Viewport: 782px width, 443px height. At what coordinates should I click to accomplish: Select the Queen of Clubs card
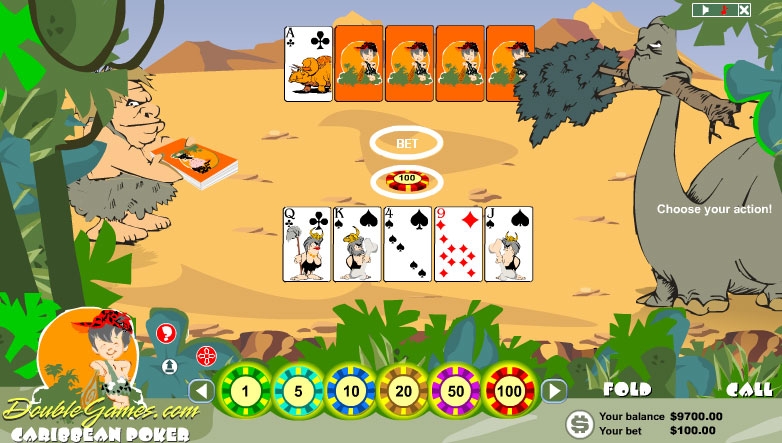(x=308, y=244)
